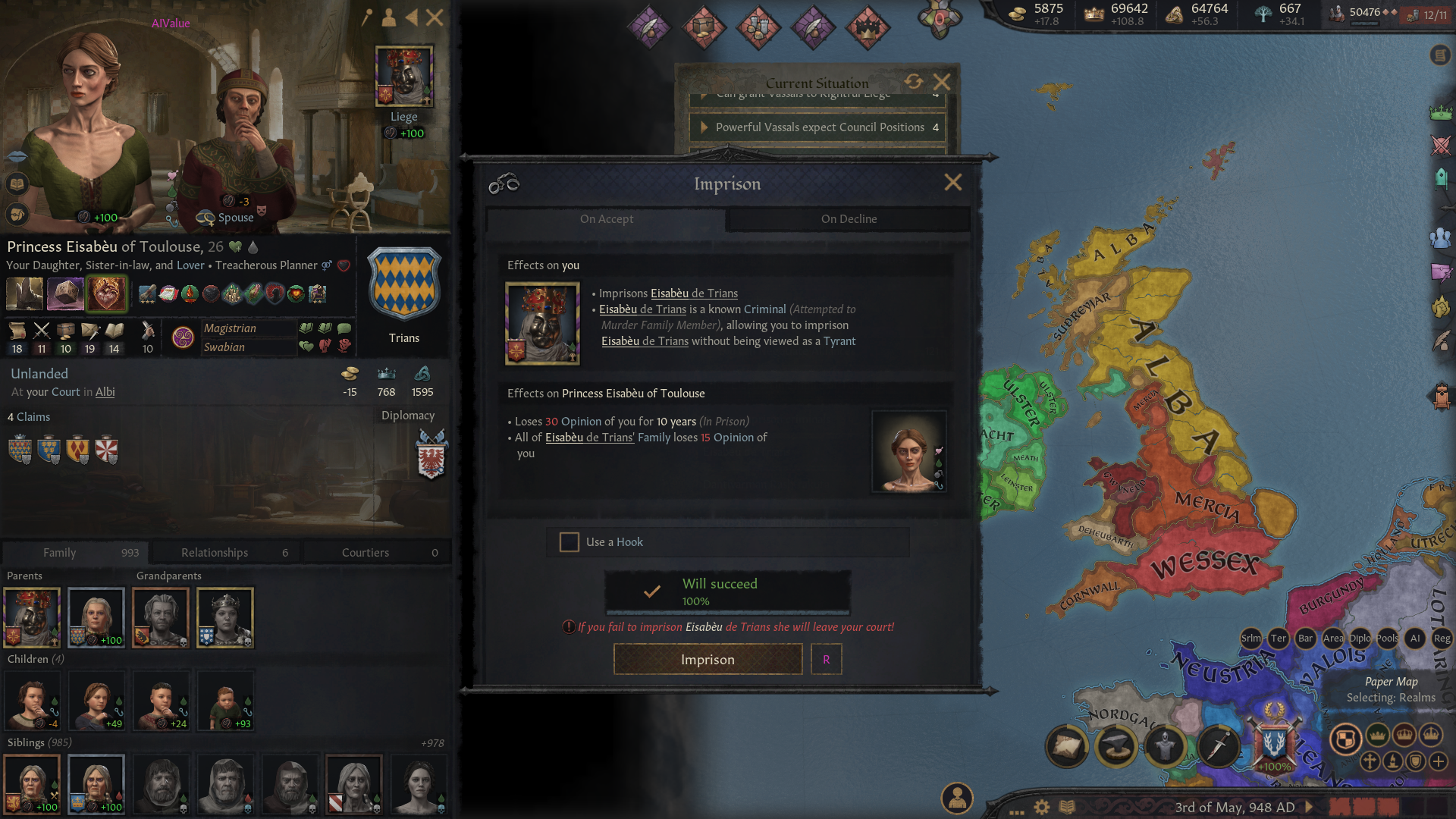This screenshot has height=819, width=1456.
Task: Switch to the On Decline tab
Action: pos(849,219)
